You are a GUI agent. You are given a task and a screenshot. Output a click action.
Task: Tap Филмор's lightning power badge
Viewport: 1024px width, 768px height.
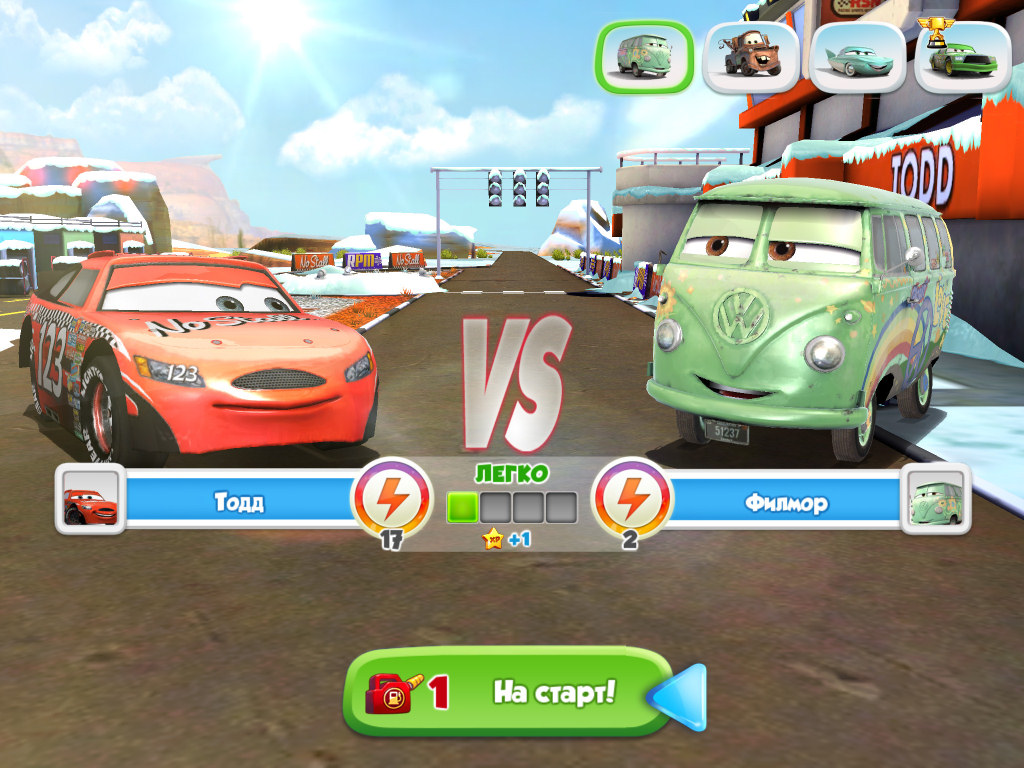pos(629,497)
